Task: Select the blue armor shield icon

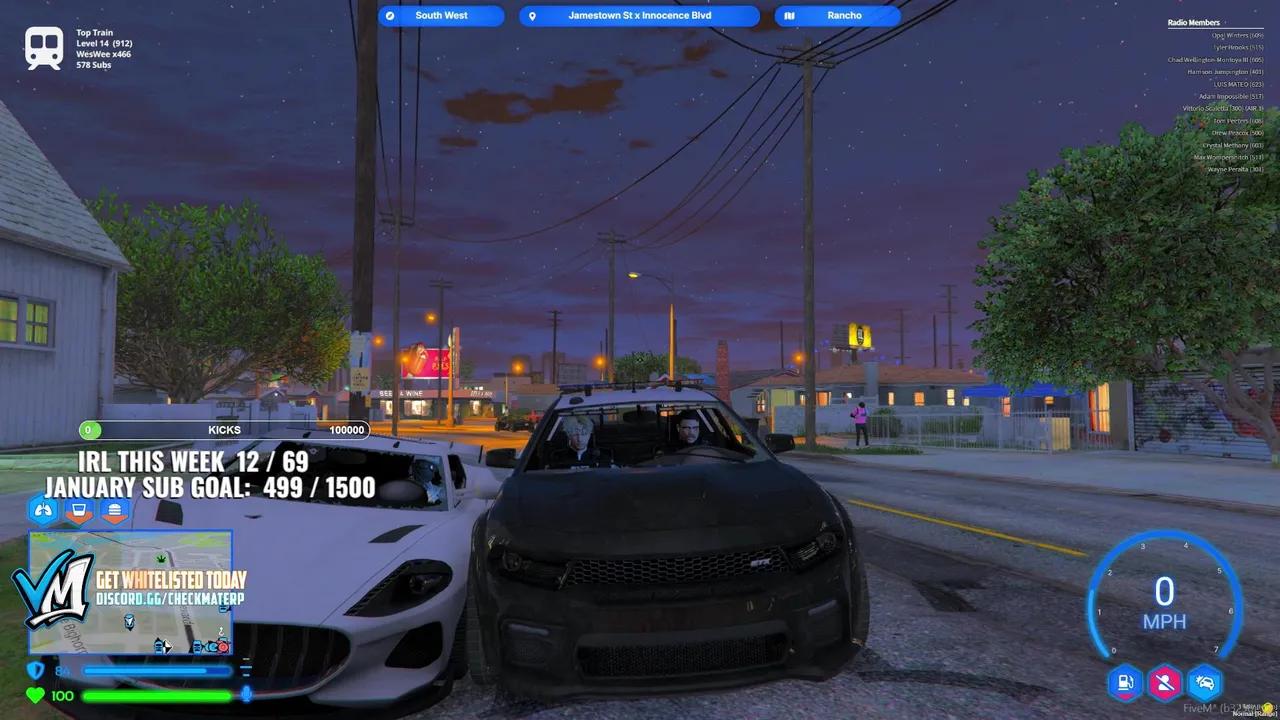Action: tap(37, 669)
